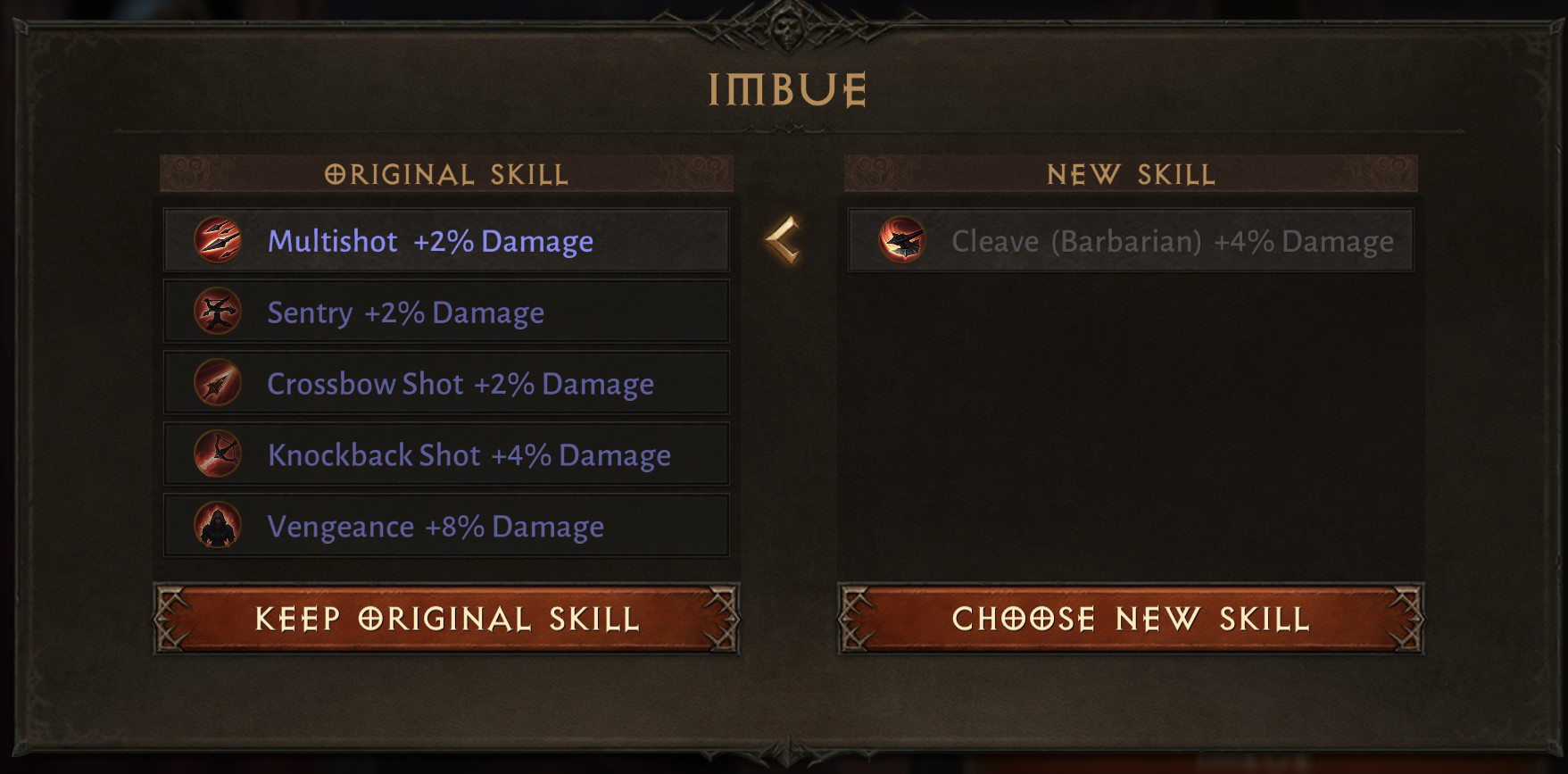Click the New Skill panel header
The width and height of the screenshot is (1568, 774).
pyautogui.click(x=1130, y=174)
